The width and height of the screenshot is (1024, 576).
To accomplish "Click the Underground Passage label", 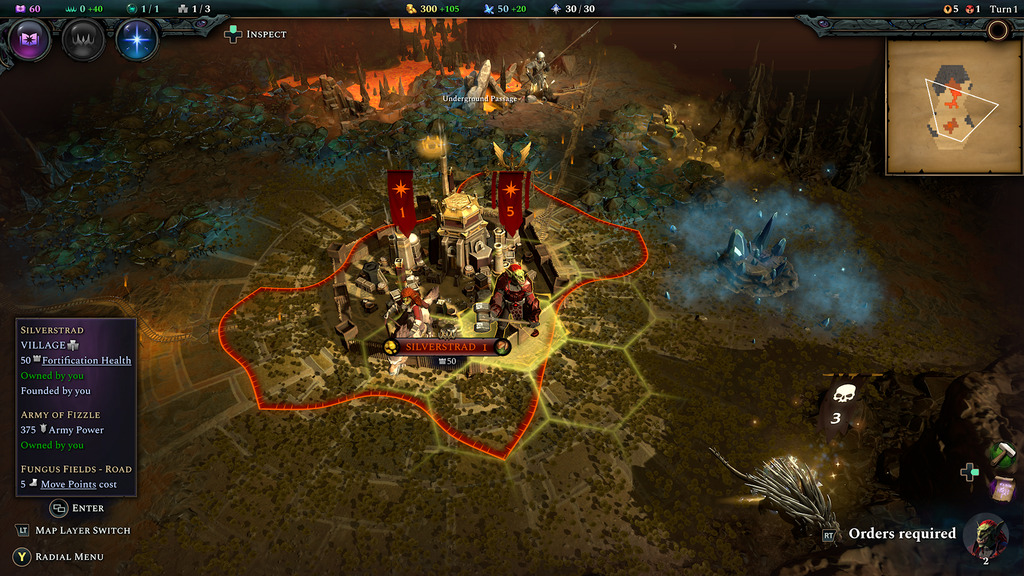I will pyautogui.click(x=480, y=99).
